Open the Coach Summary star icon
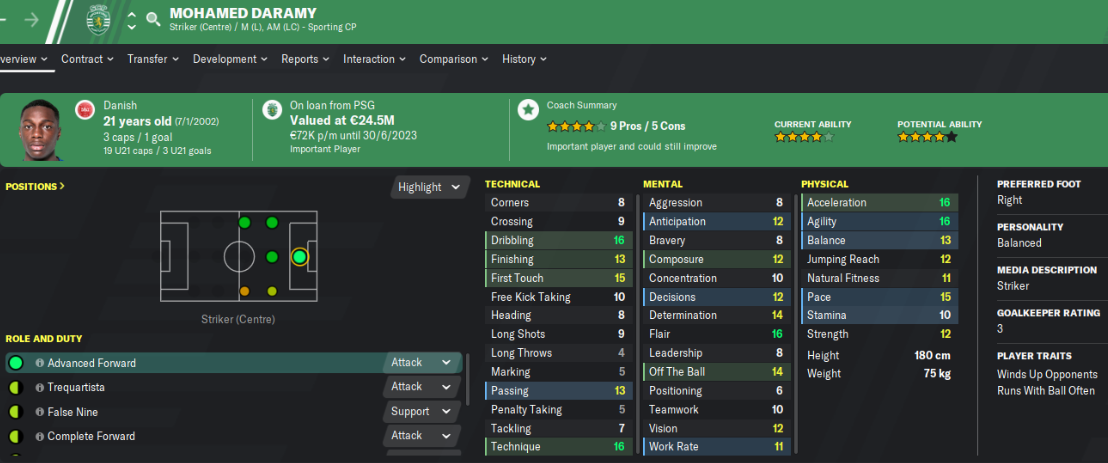Viewport: 1108px width, 463px height. click(x=527, y=110)
